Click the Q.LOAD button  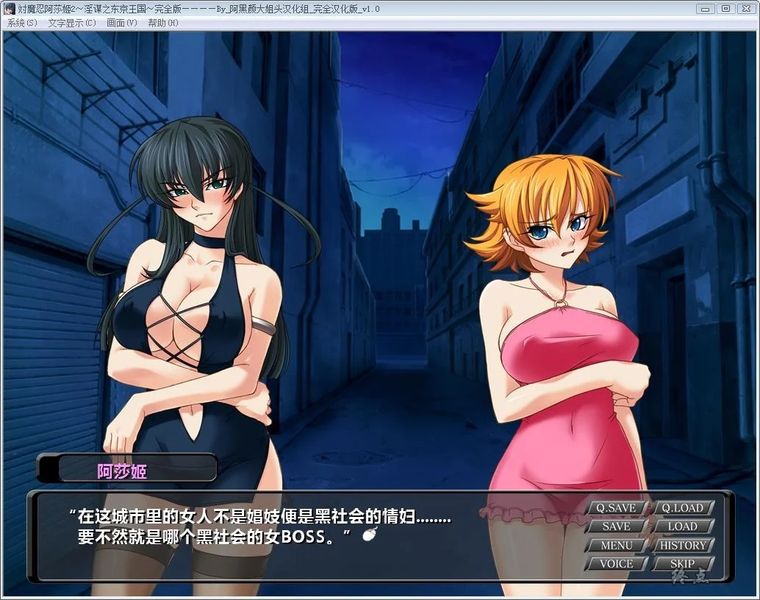682,508
